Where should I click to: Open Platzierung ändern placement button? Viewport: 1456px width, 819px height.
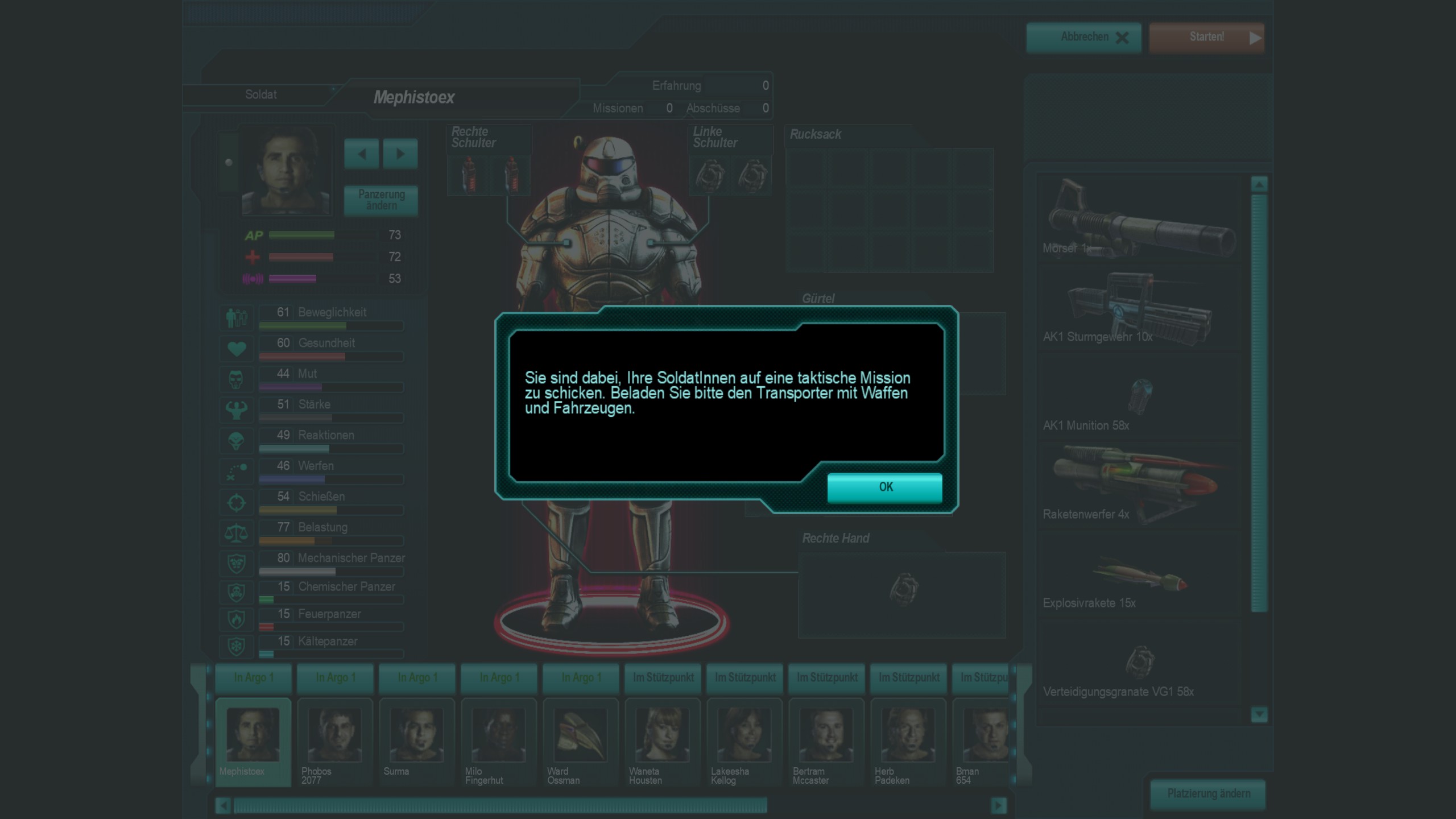[1208, 793]
